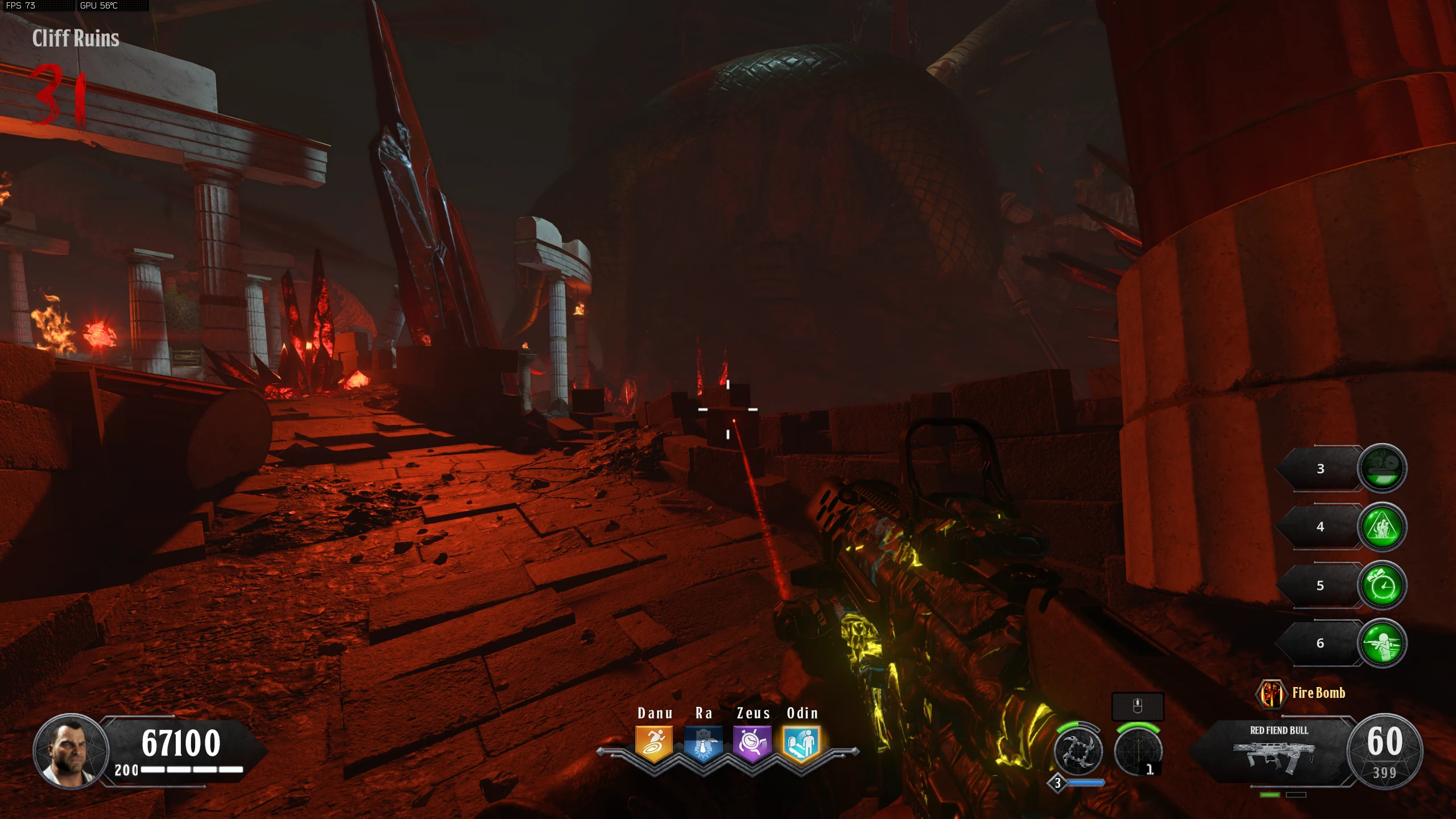Select the glowing Odin perk icon

(801, 743)
